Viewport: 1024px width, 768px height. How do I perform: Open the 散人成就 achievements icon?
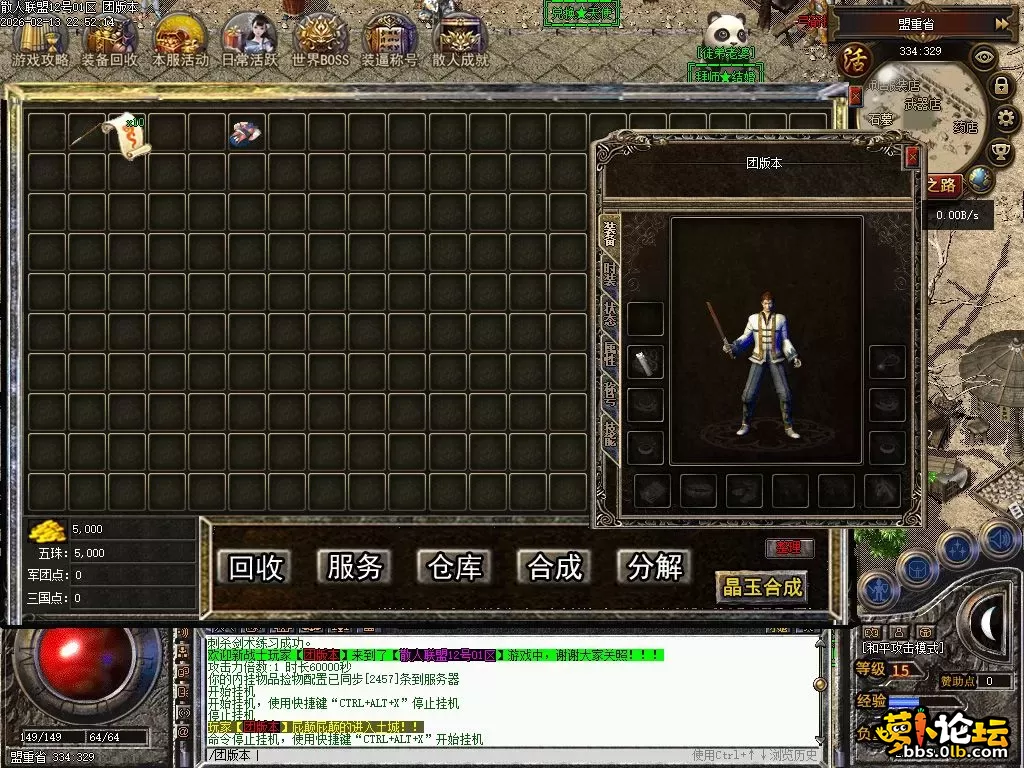[460, 42]
